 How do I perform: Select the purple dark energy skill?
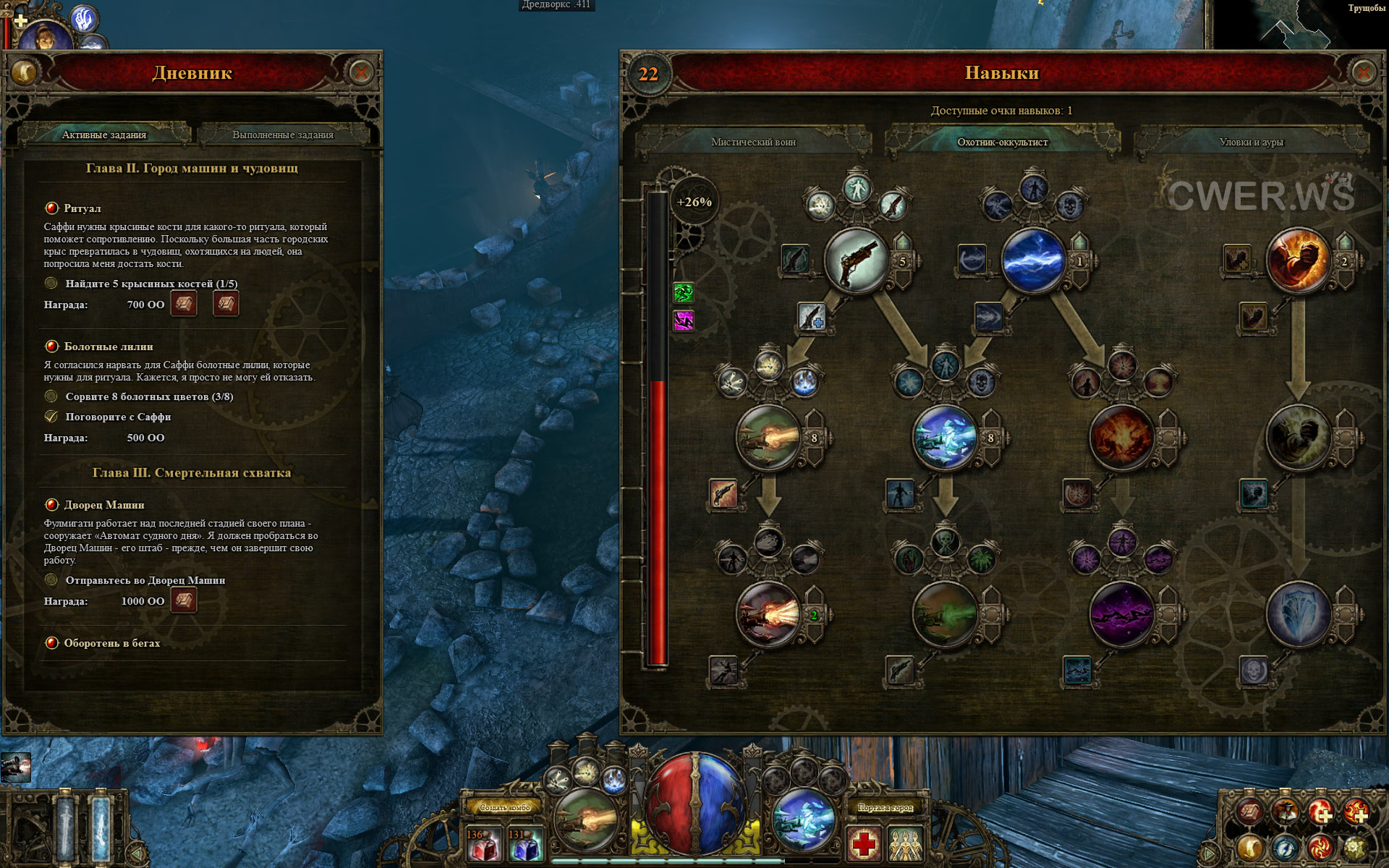(1121, 615)
